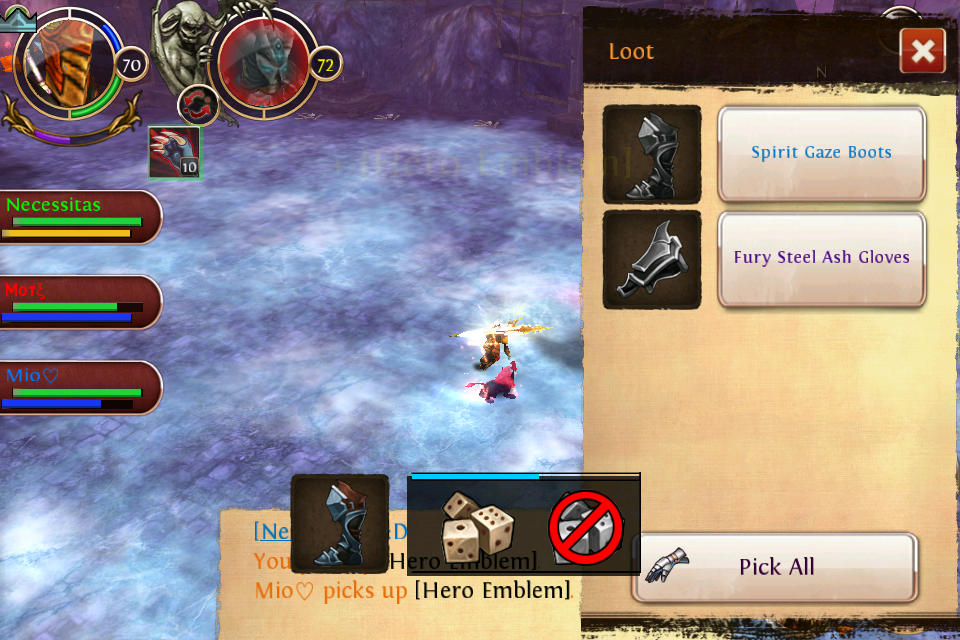The image size is (960, 640).
Task: Open the claw buff icon with 10 stacks
Action: pyautogui.click(x=175, y=153)
